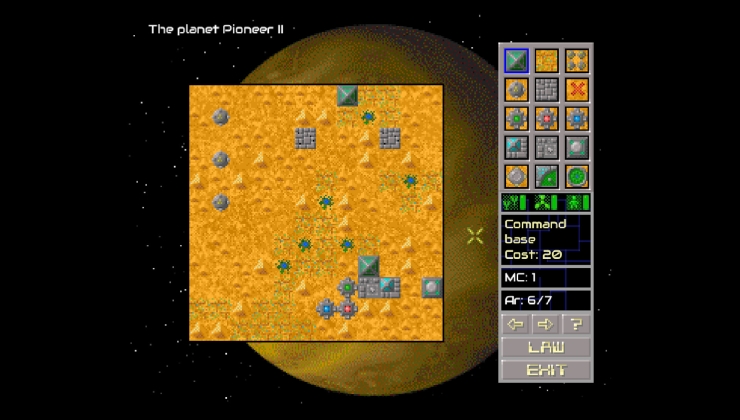Choose the orange pipe-pattern terrain tile
Screen dimensions: 740x420
[546, 61]
